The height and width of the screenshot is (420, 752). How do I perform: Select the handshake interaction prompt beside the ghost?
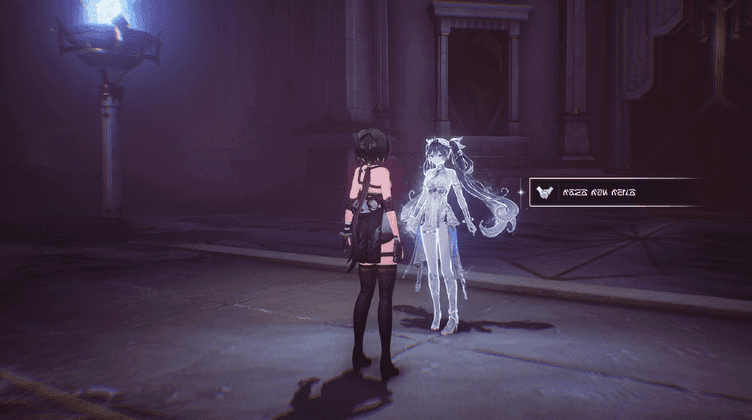click(x=612, y=192)
